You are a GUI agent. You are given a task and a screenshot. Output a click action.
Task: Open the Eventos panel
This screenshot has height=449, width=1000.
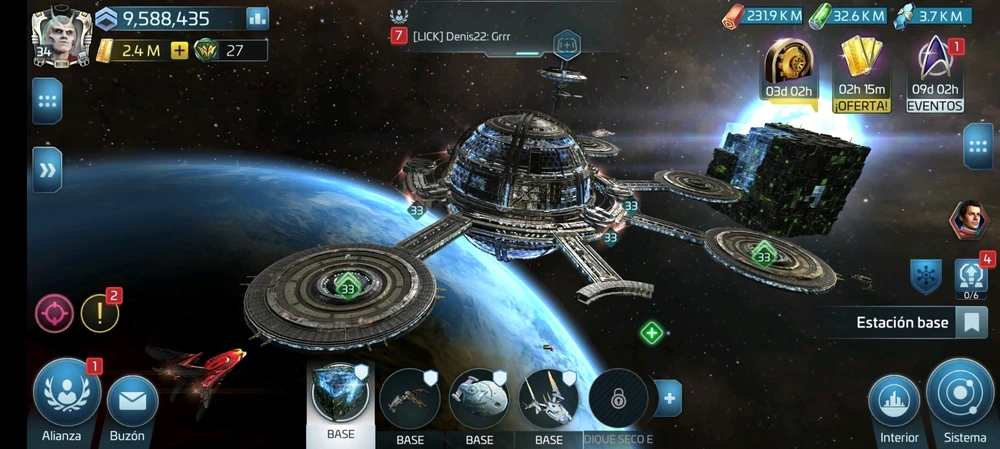[x=935, y=72]
